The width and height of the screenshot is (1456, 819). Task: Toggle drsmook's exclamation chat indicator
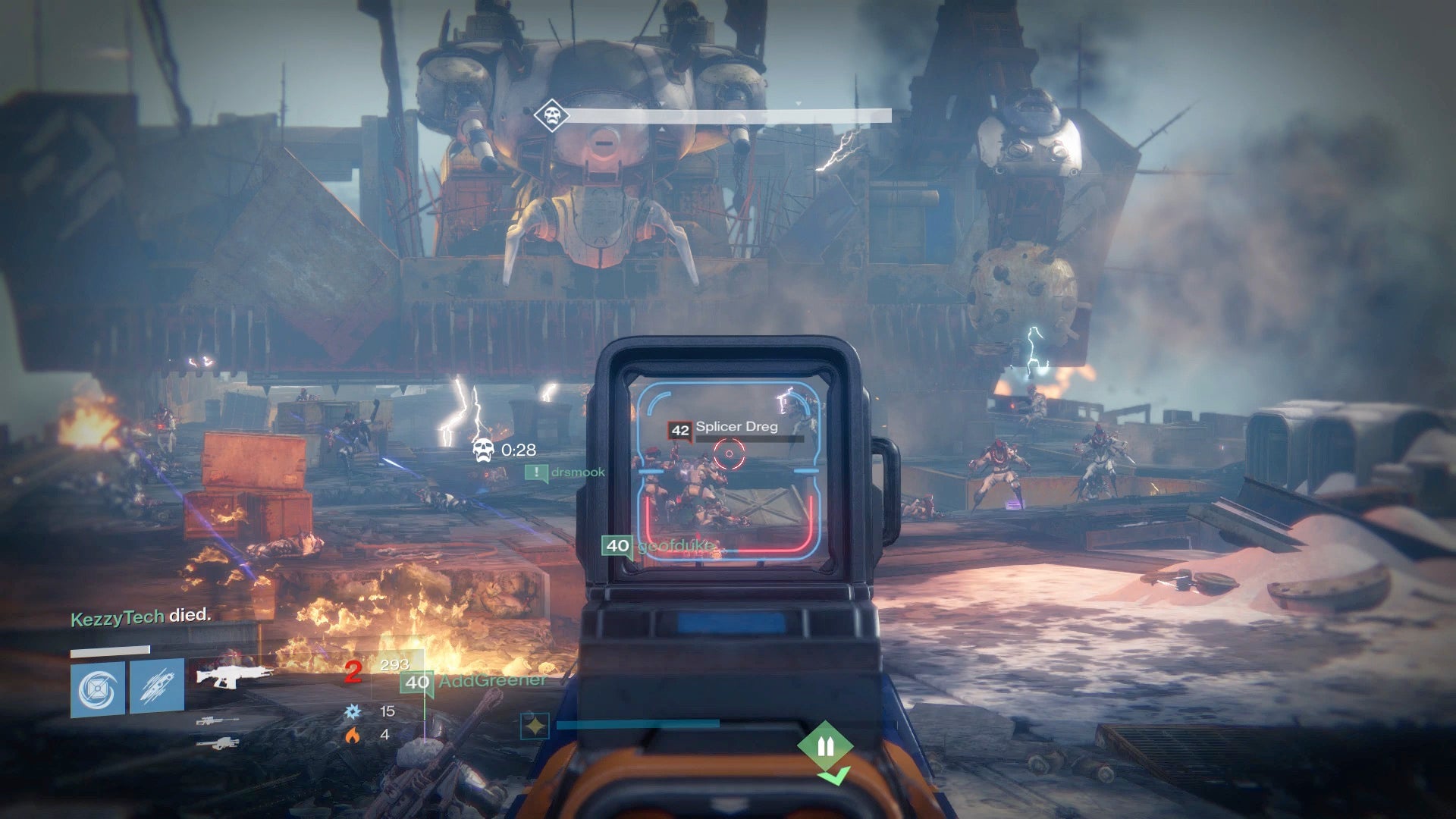538,472
